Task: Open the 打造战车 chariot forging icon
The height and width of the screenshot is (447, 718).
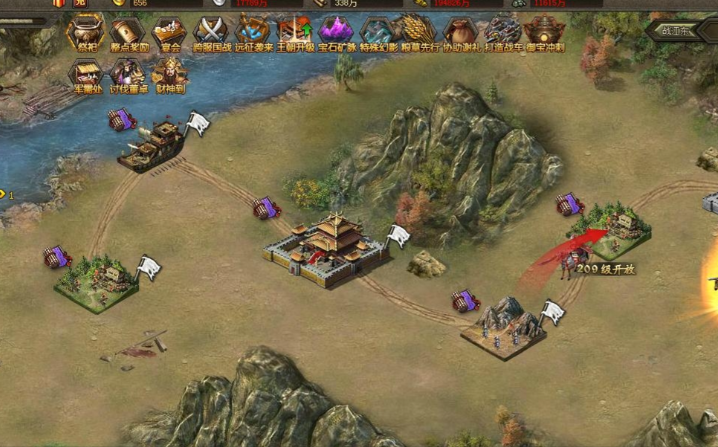Action: 503,32
